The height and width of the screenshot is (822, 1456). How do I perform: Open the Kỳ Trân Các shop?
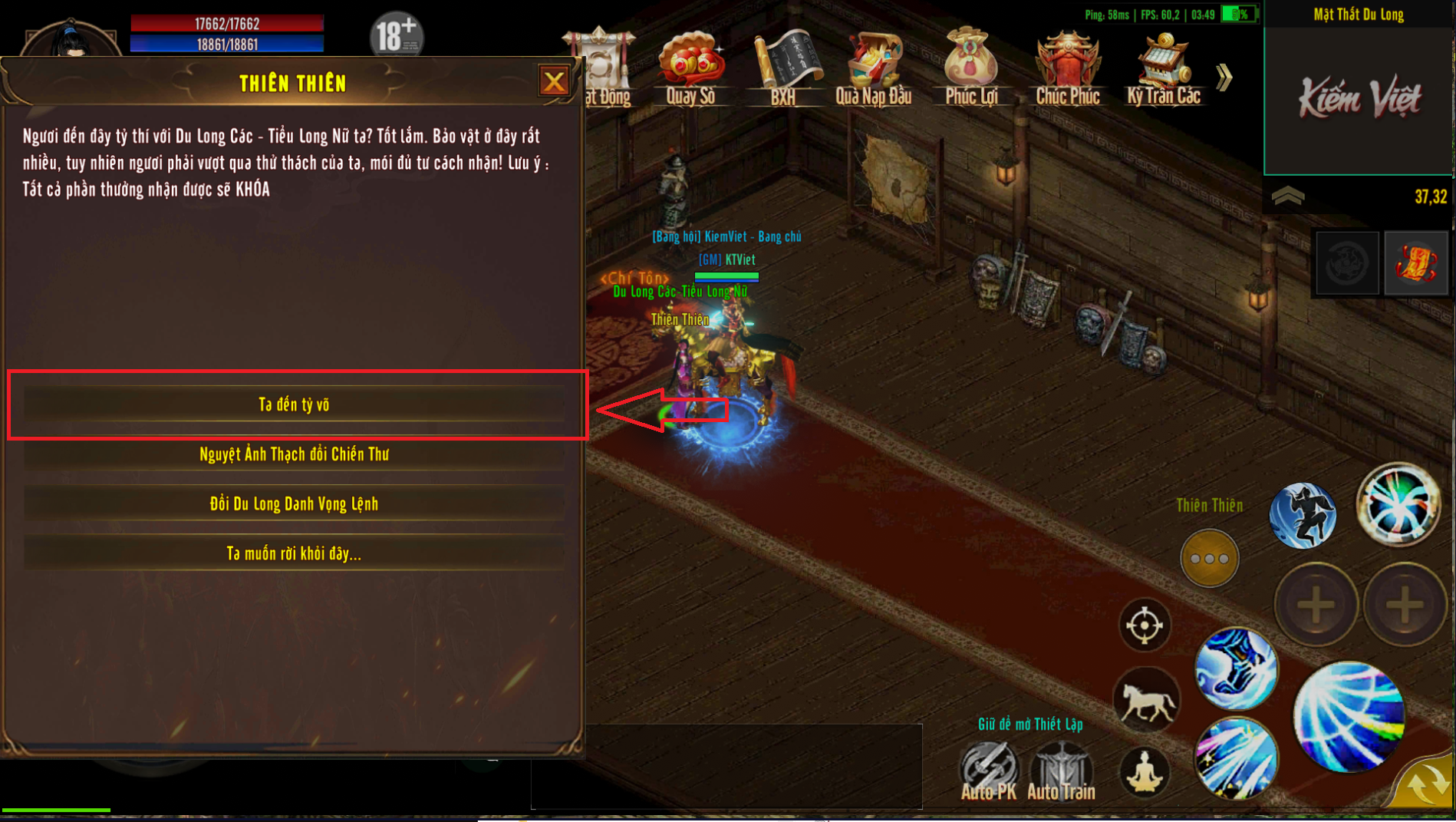1163,68
